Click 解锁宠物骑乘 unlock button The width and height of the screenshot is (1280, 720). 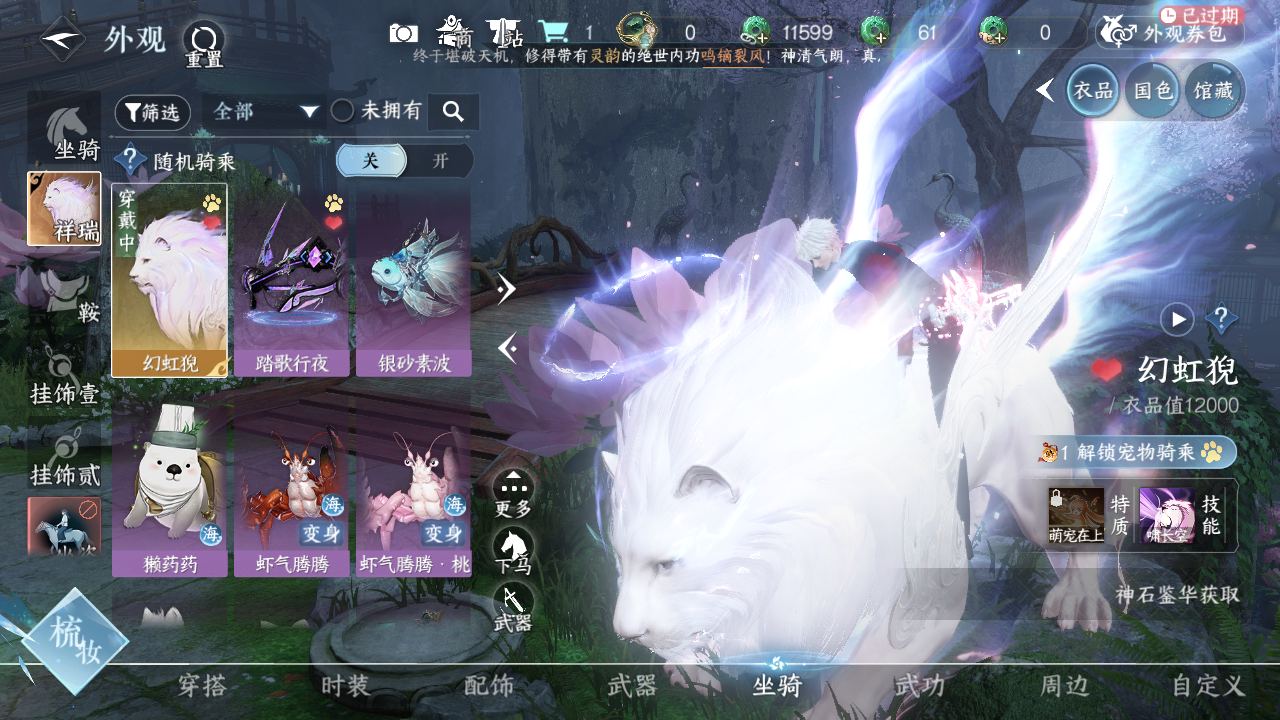[1137, 452]
